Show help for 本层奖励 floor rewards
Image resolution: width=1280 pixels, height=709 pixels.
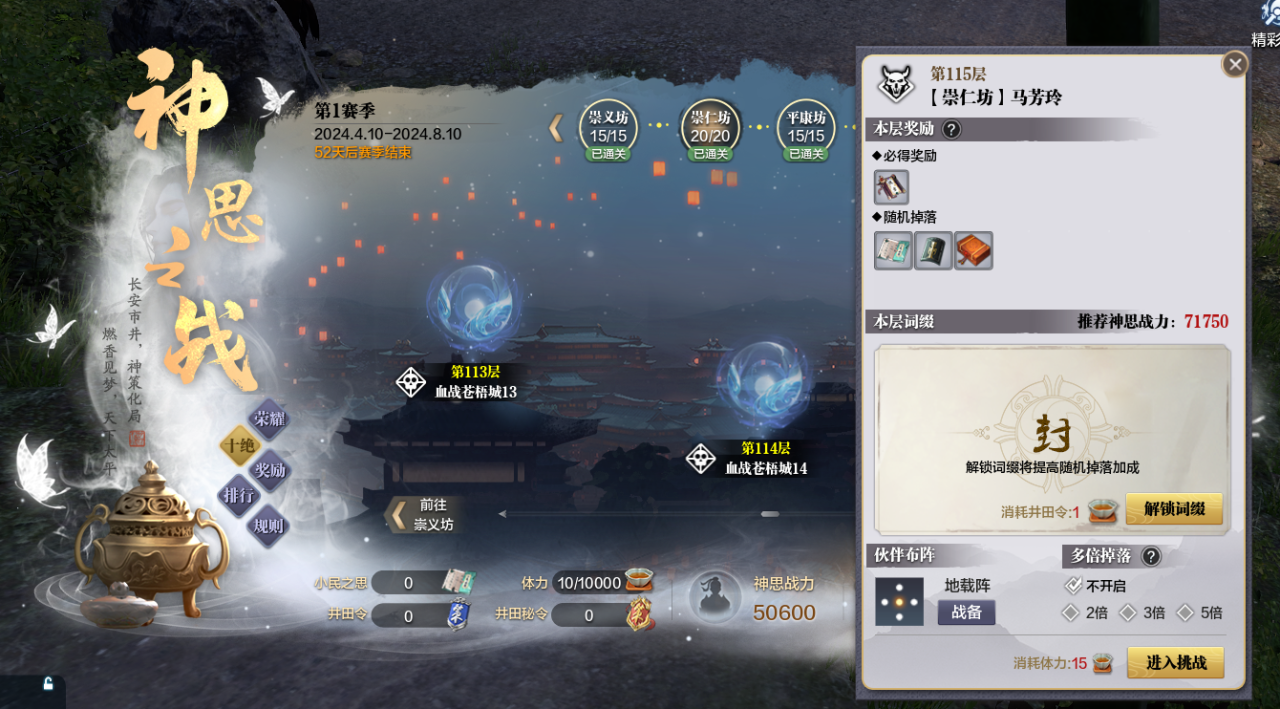pyautogui.click(x=951, y=129)
